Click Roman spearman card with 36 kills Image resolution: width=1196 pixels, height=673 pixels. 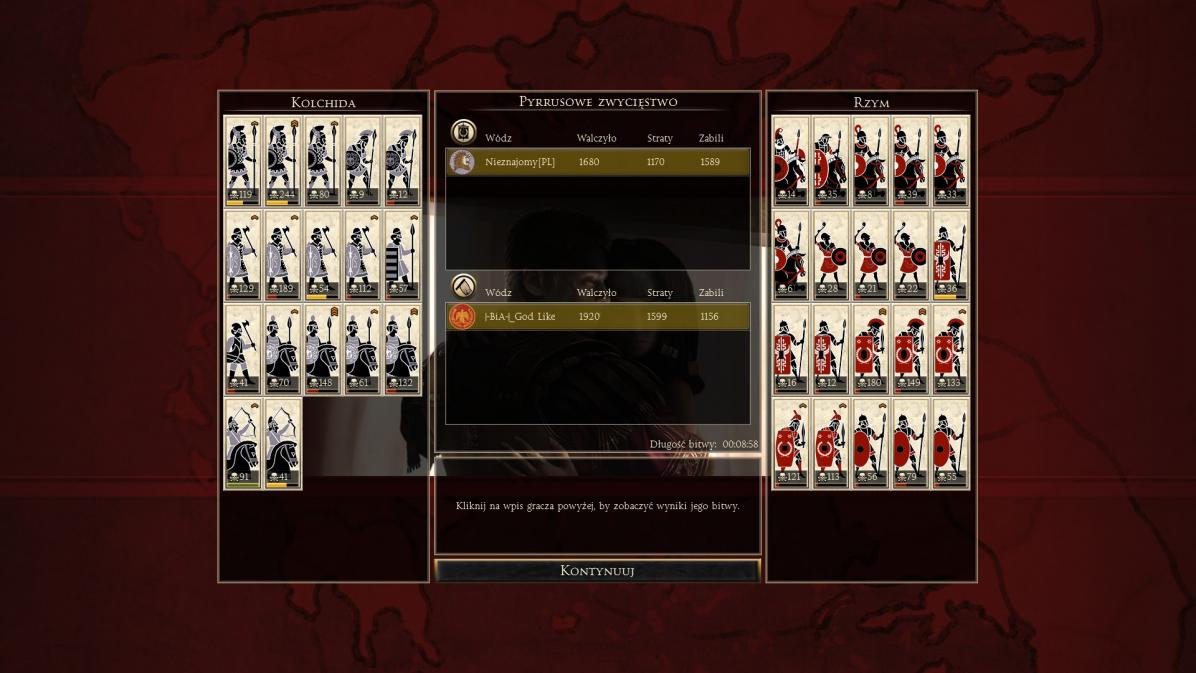(950, 255)
